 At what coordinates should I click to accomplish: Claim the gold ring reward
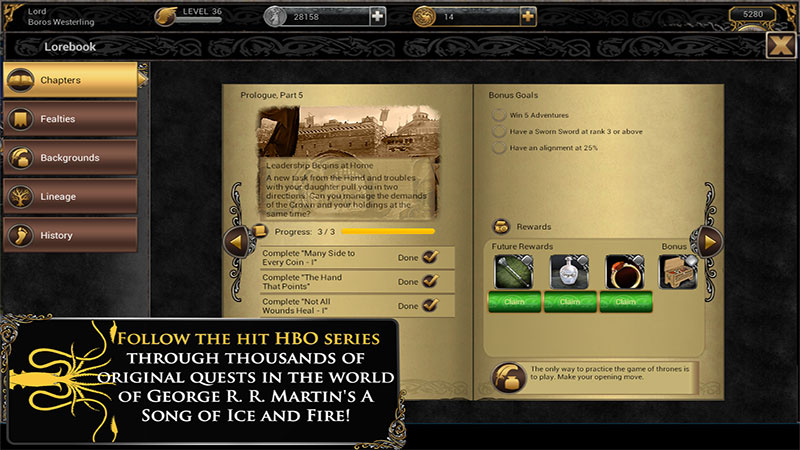coord(625,301)
